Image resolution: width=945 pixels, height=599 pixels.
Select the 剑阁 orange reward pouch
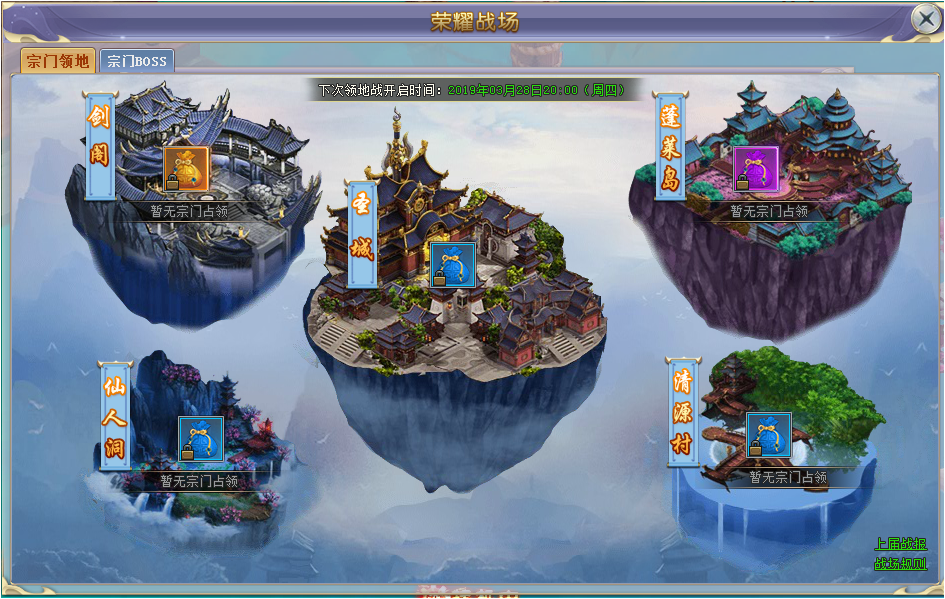[x=186, y=169]
